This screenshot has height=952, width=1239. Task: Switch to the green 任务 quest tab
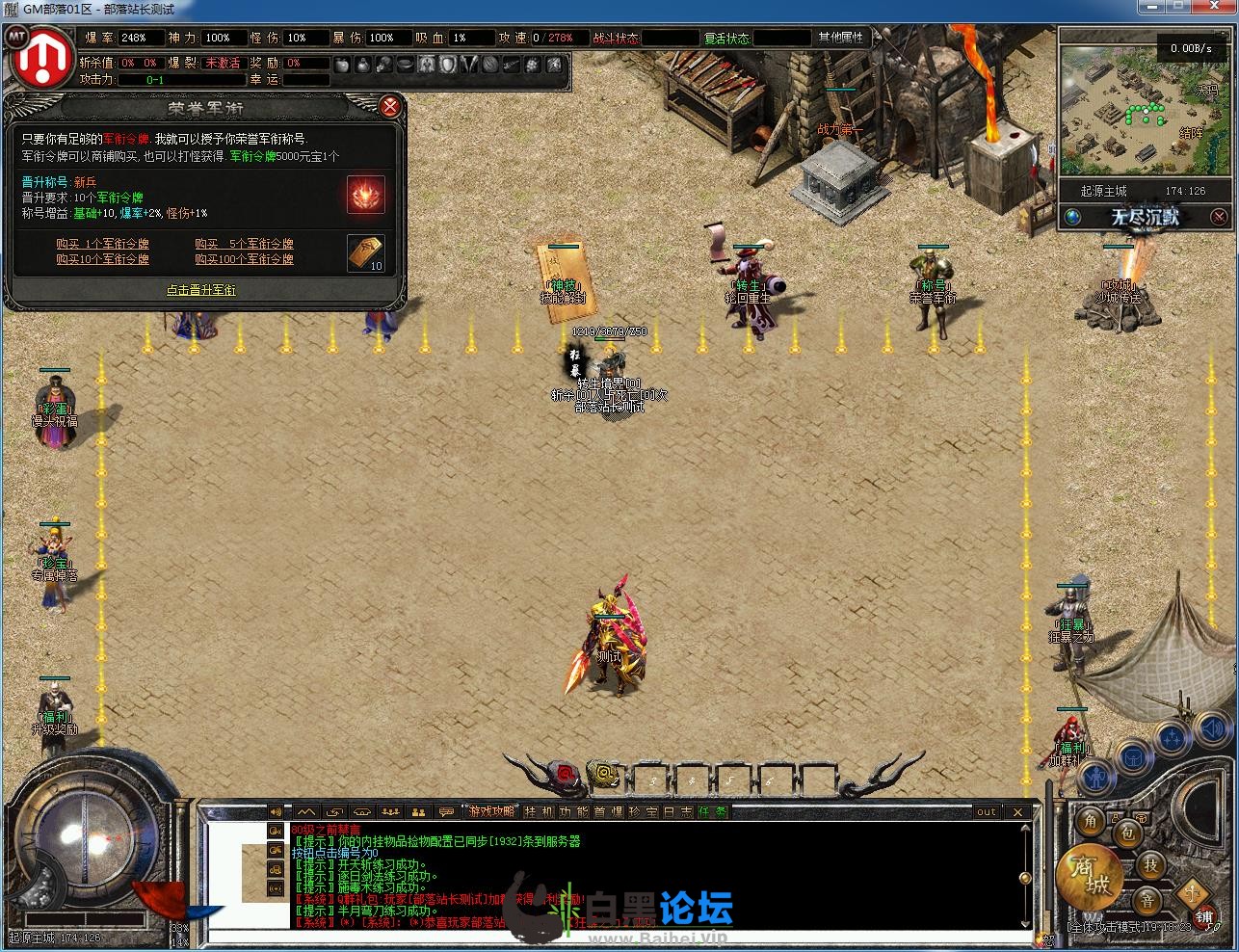tap(713, 812)
